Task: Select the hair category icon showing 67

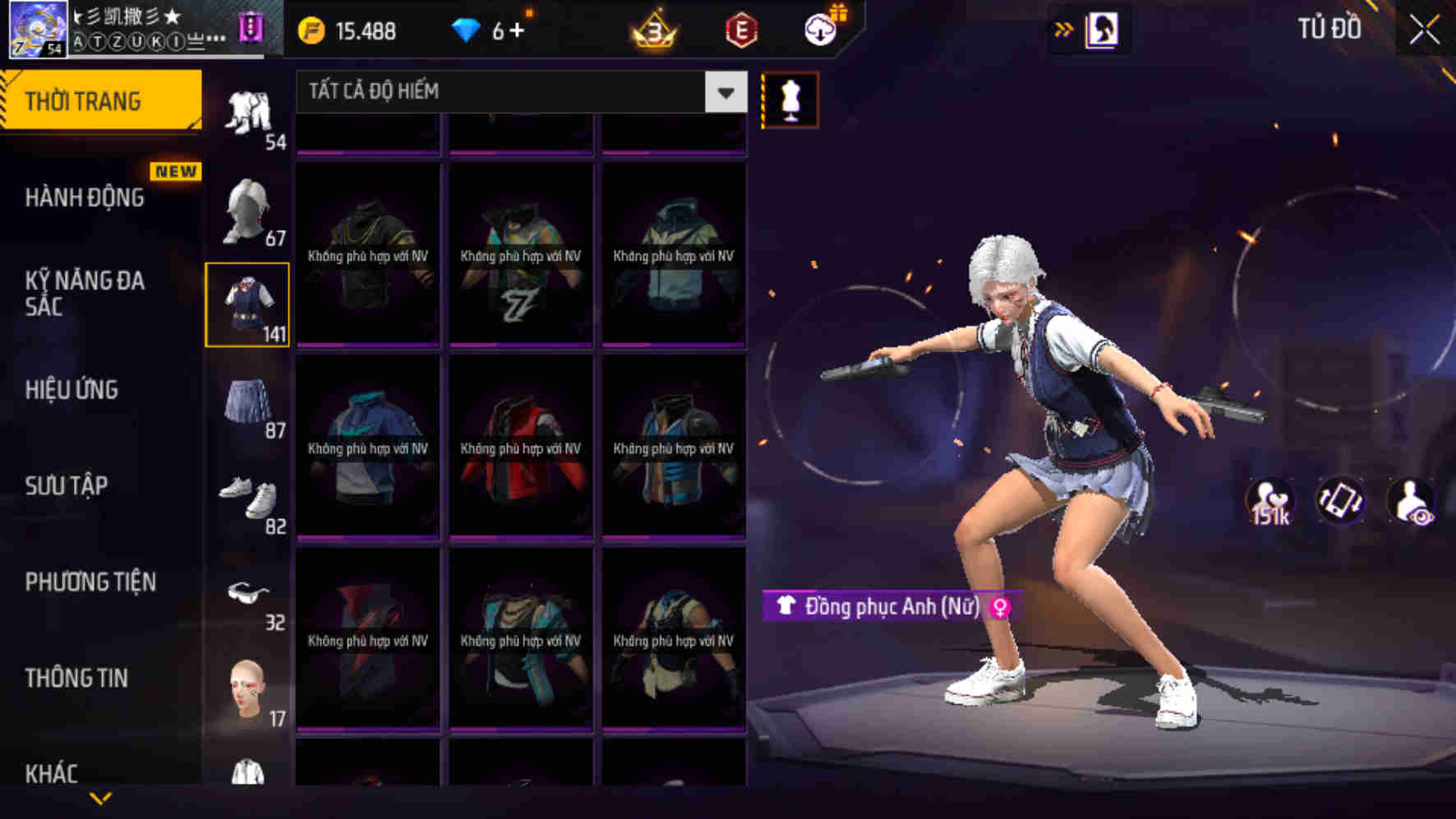Action: coord(249,209)
